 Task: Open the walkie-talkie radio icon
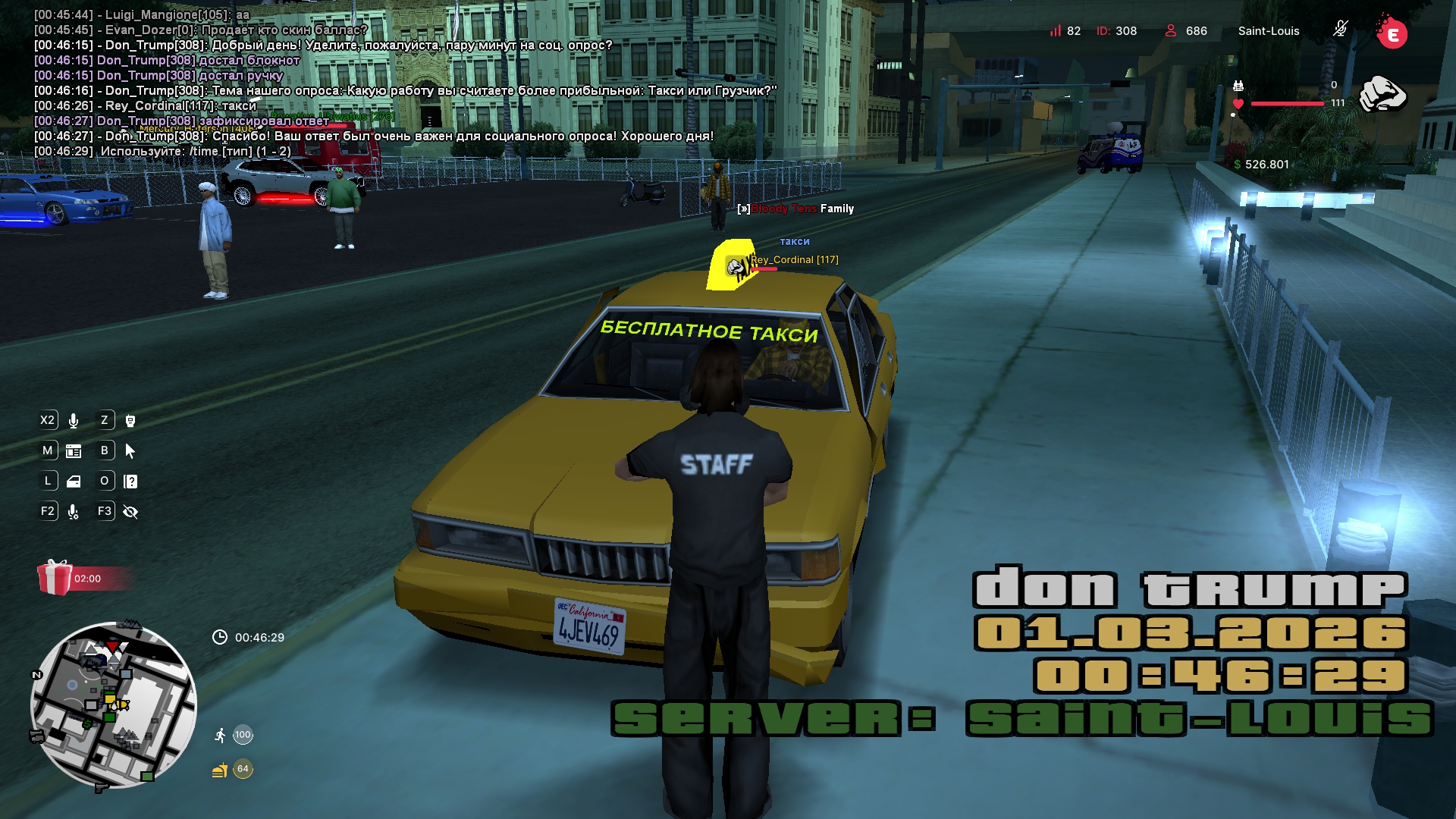point(130,421)
